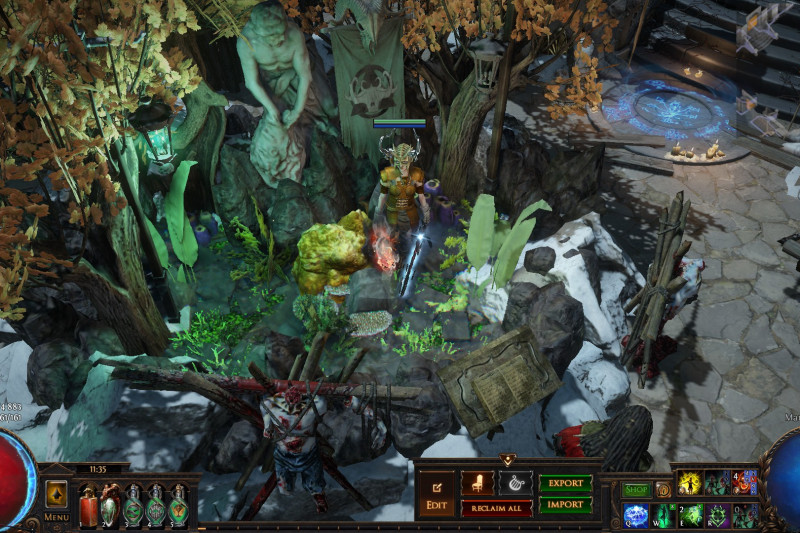Activate the blue orb skill on Q
Screen dimensions: 800x533
637,516
